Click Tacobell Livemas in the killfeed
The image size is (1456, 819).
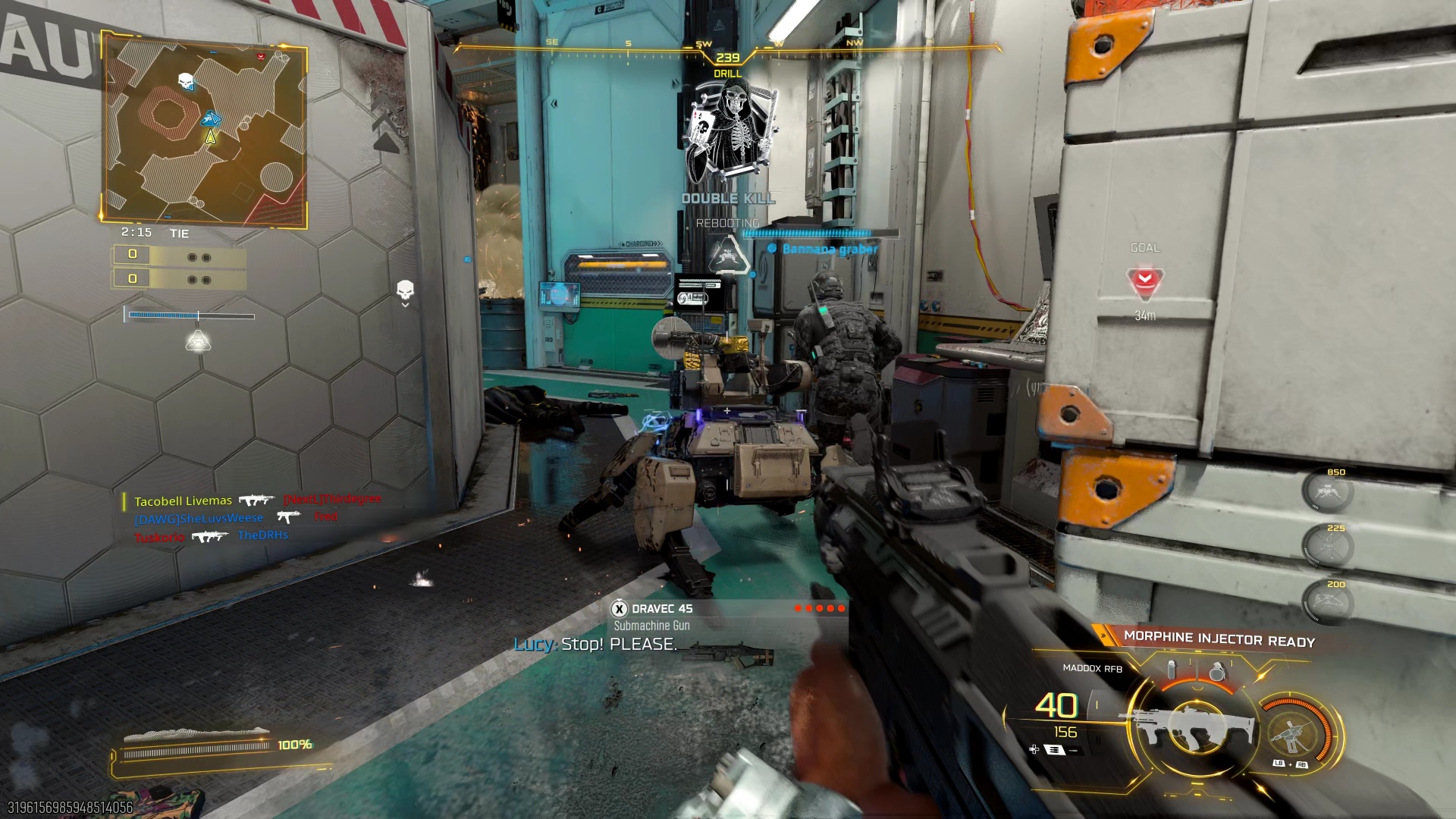tap(183, 500)
